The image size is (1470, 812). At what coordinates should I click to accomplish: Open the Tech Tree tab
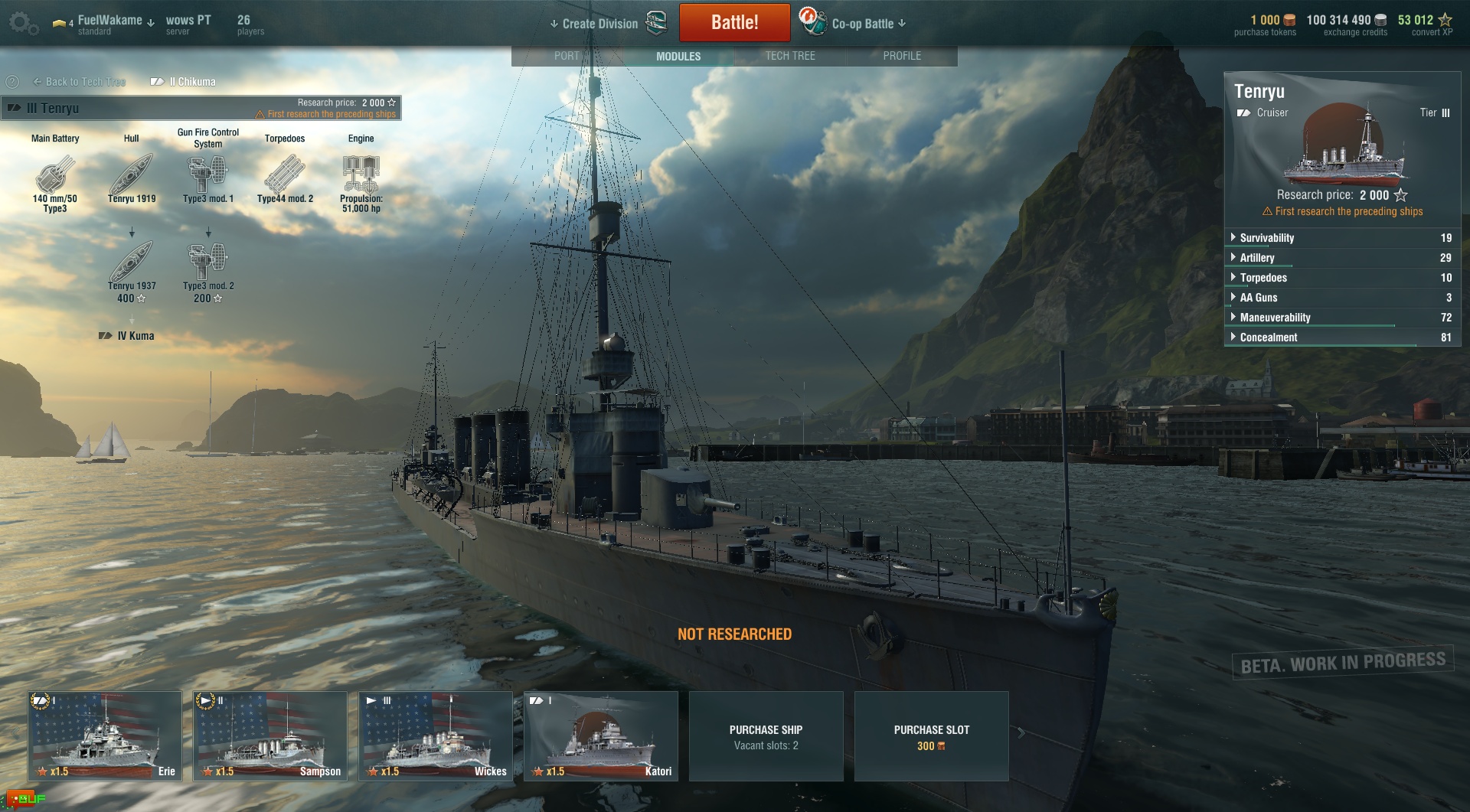tap(790, 56)
